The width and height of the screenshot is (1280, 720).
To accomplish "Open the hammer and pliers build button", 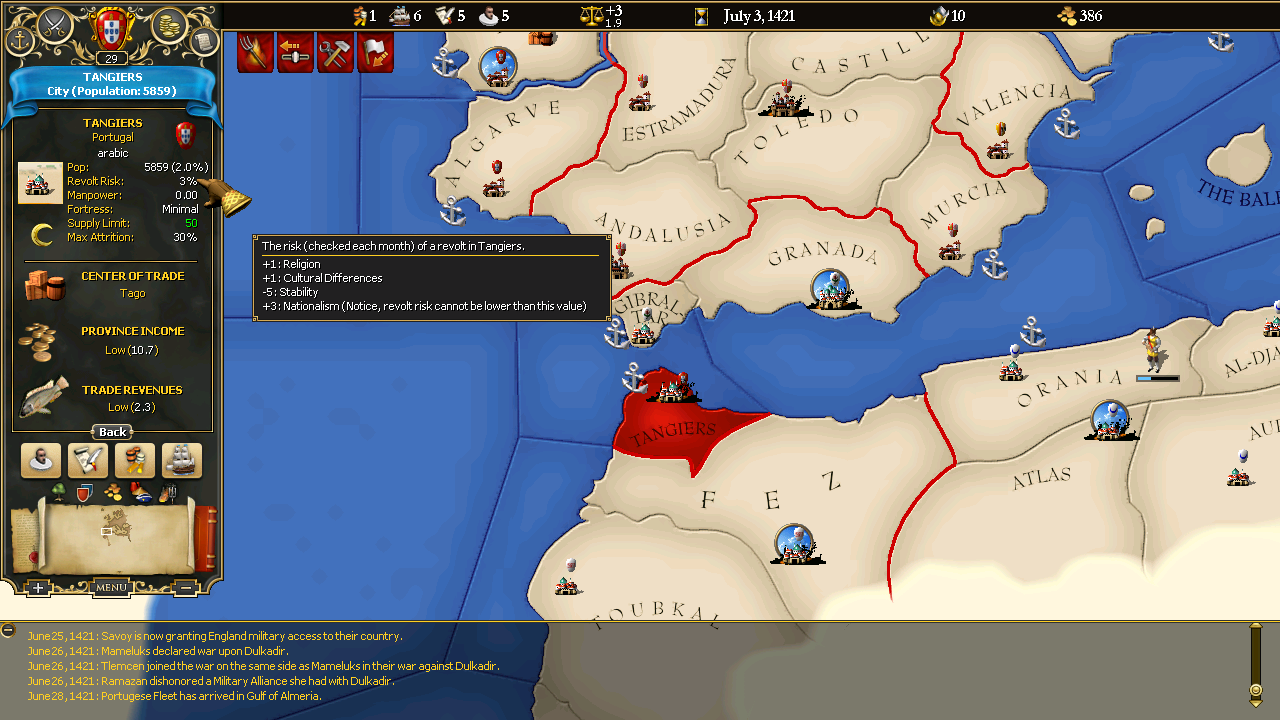I will (x=335, y=53).
